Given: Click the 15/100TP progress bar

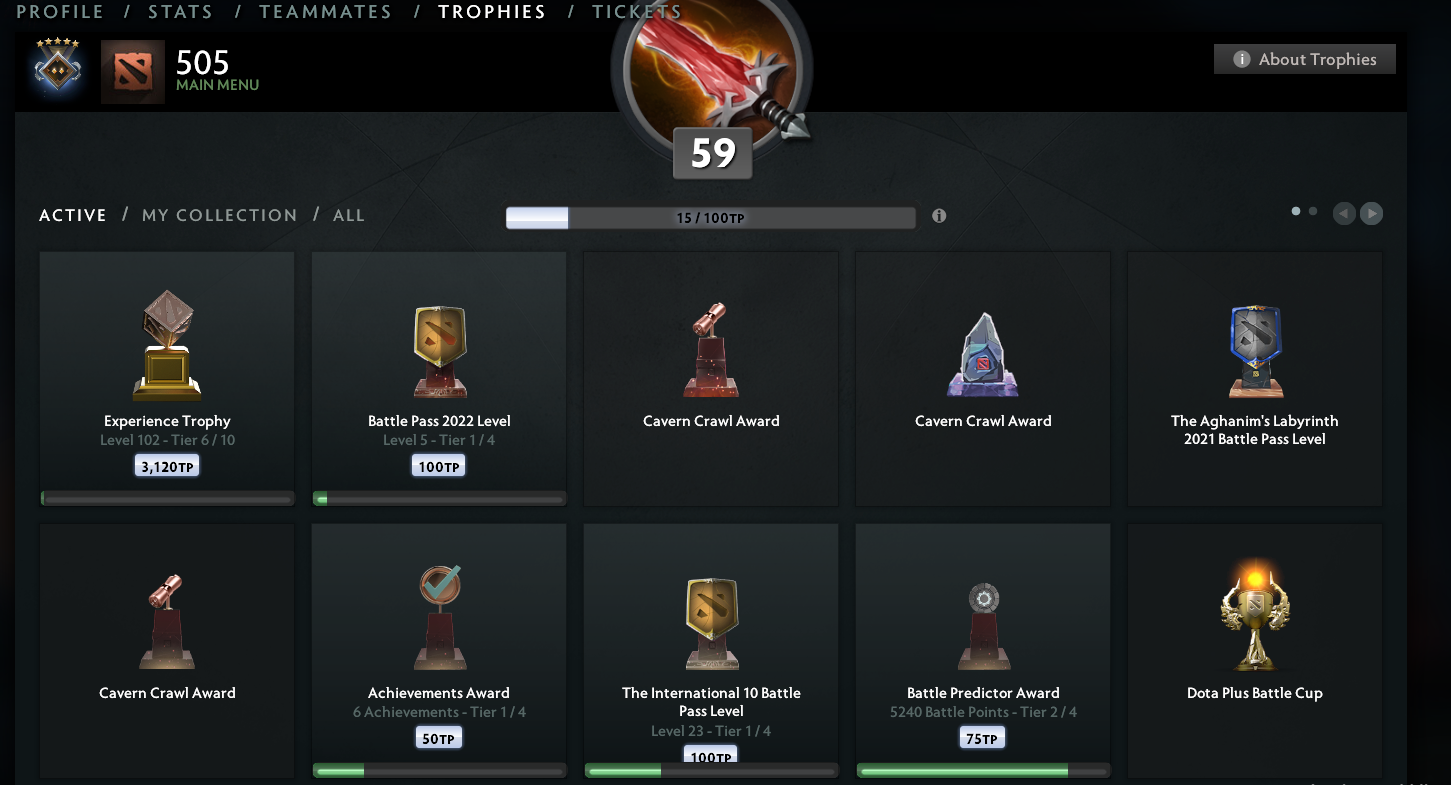Looking at the screenshot, I should [710, 216].
